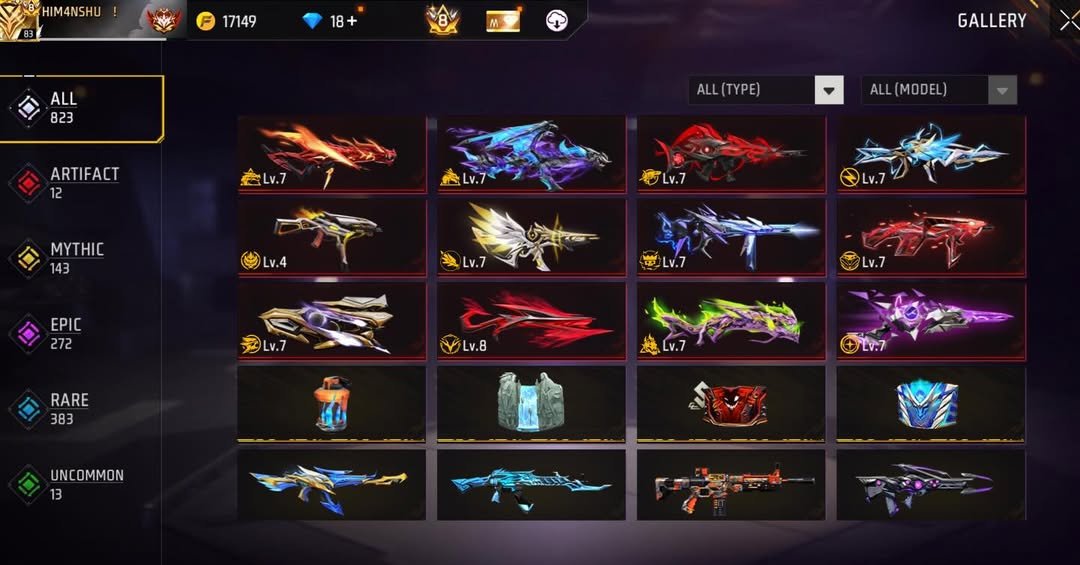Select the orange grenade skin
The image size is (1080, 565).
(x=331, y=403)
